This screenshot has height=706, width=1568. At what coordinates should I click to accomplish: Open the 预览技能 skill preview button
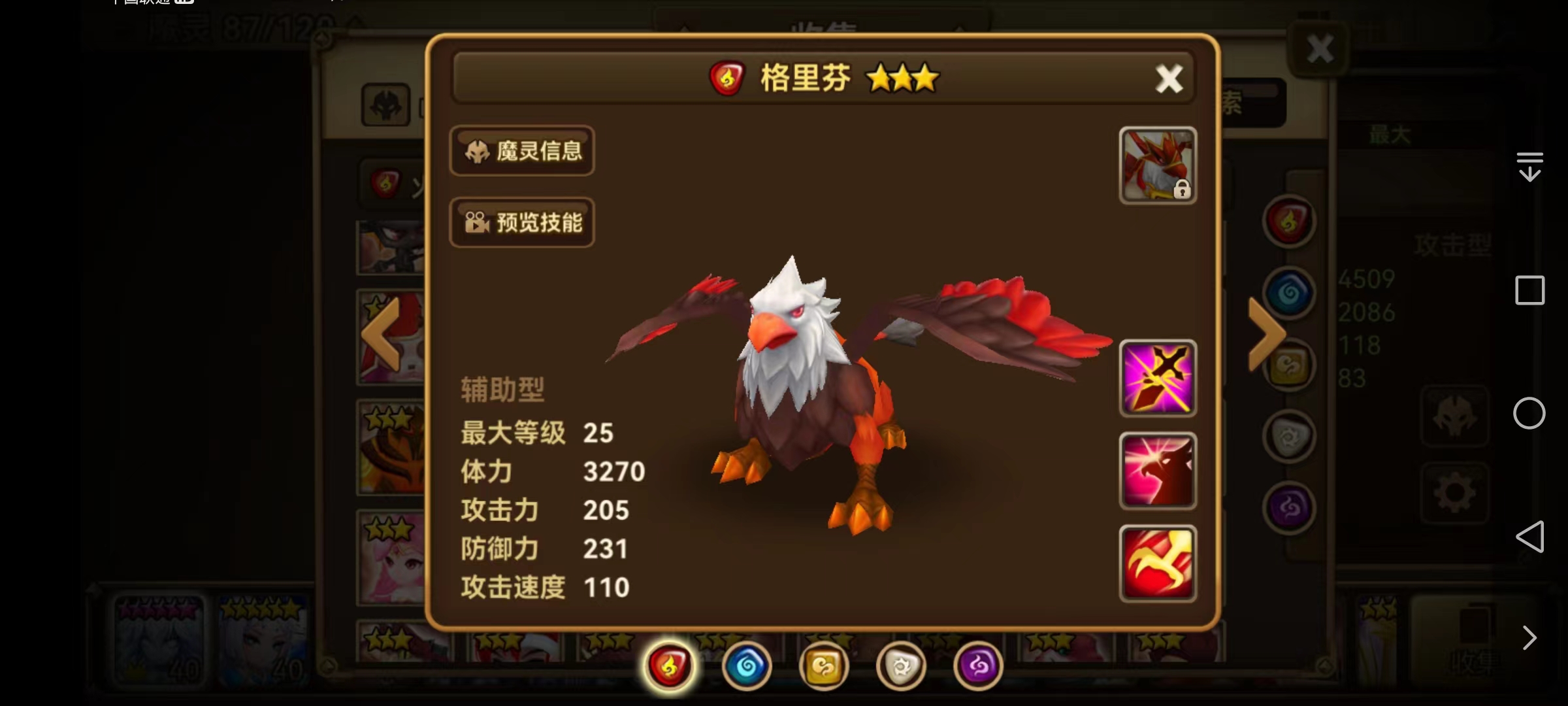coord(522,223)
